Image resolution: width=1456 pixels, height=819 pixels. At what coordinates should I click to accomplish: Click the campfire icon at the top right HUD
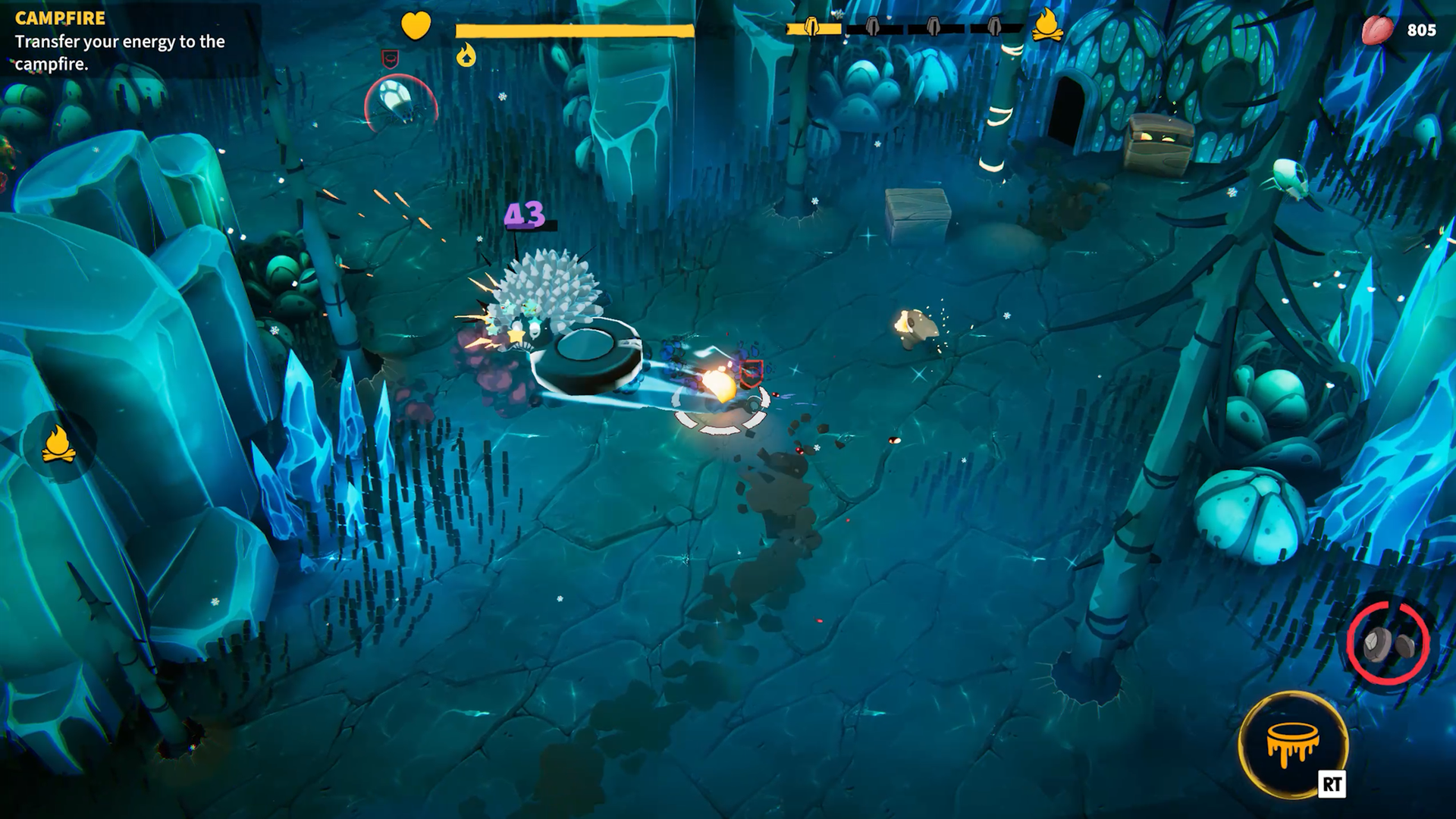point(1049,24)
